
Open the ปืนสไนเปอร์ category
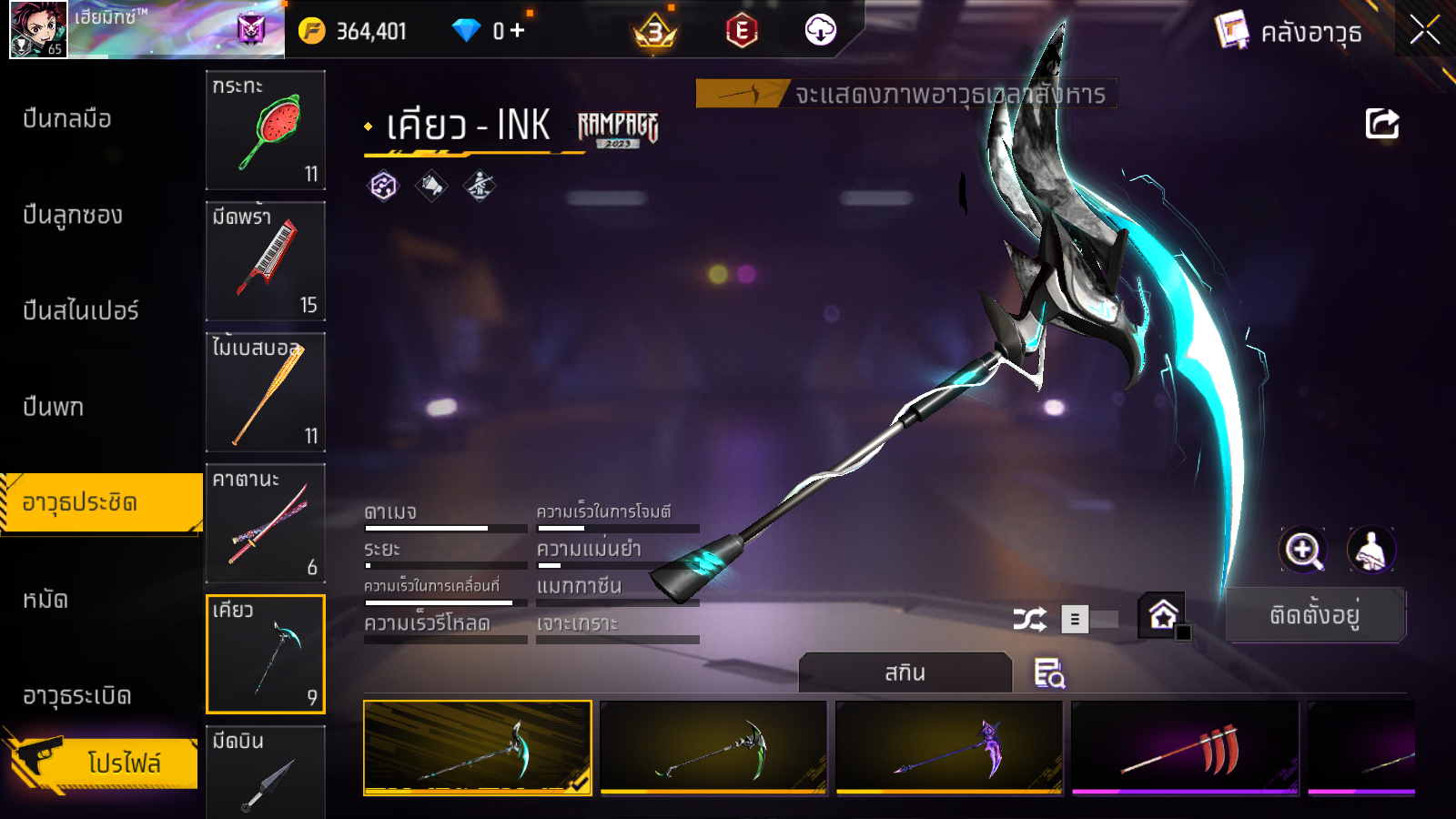tap(81, 310)
